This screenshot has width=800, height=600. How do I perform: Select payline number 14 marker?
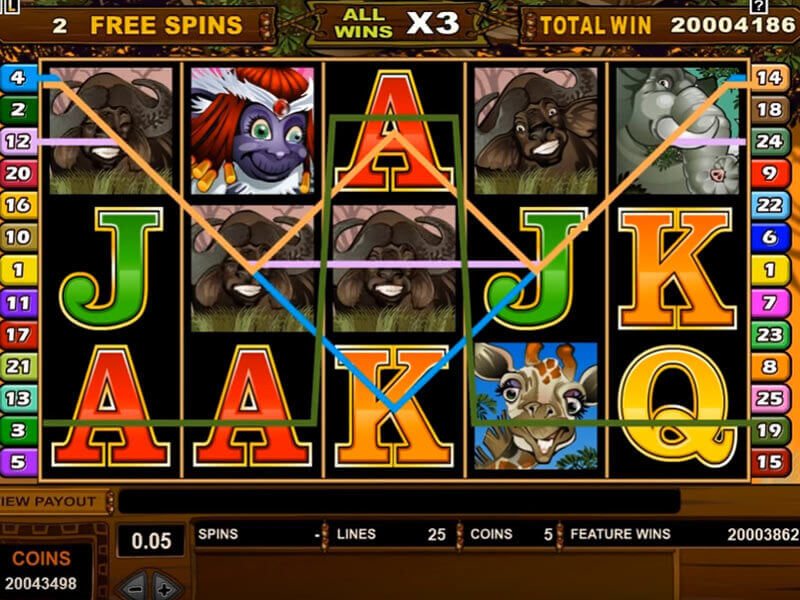click(768, 77)
